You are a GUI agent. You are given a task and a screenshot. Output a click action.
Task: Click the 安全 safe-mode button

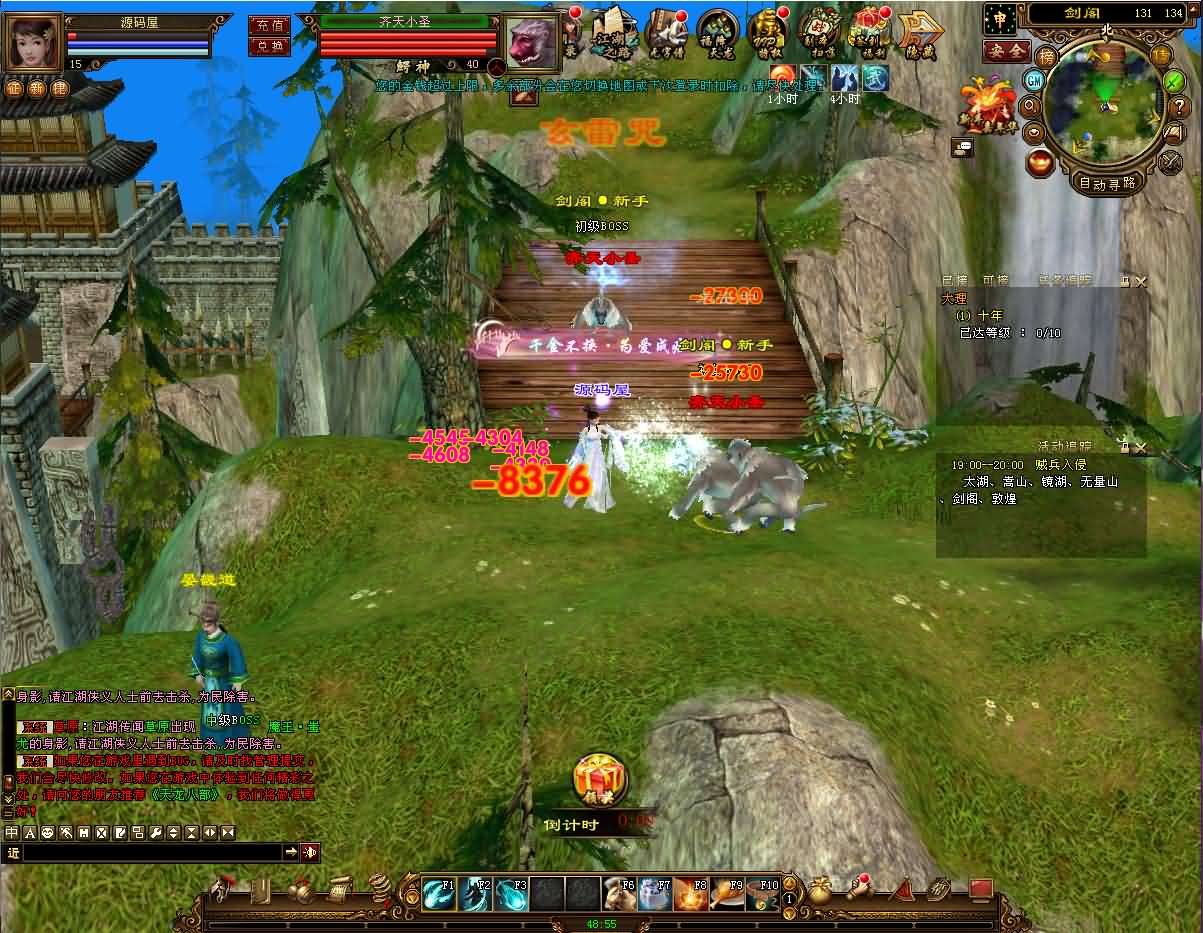[x=1005, y=50]
